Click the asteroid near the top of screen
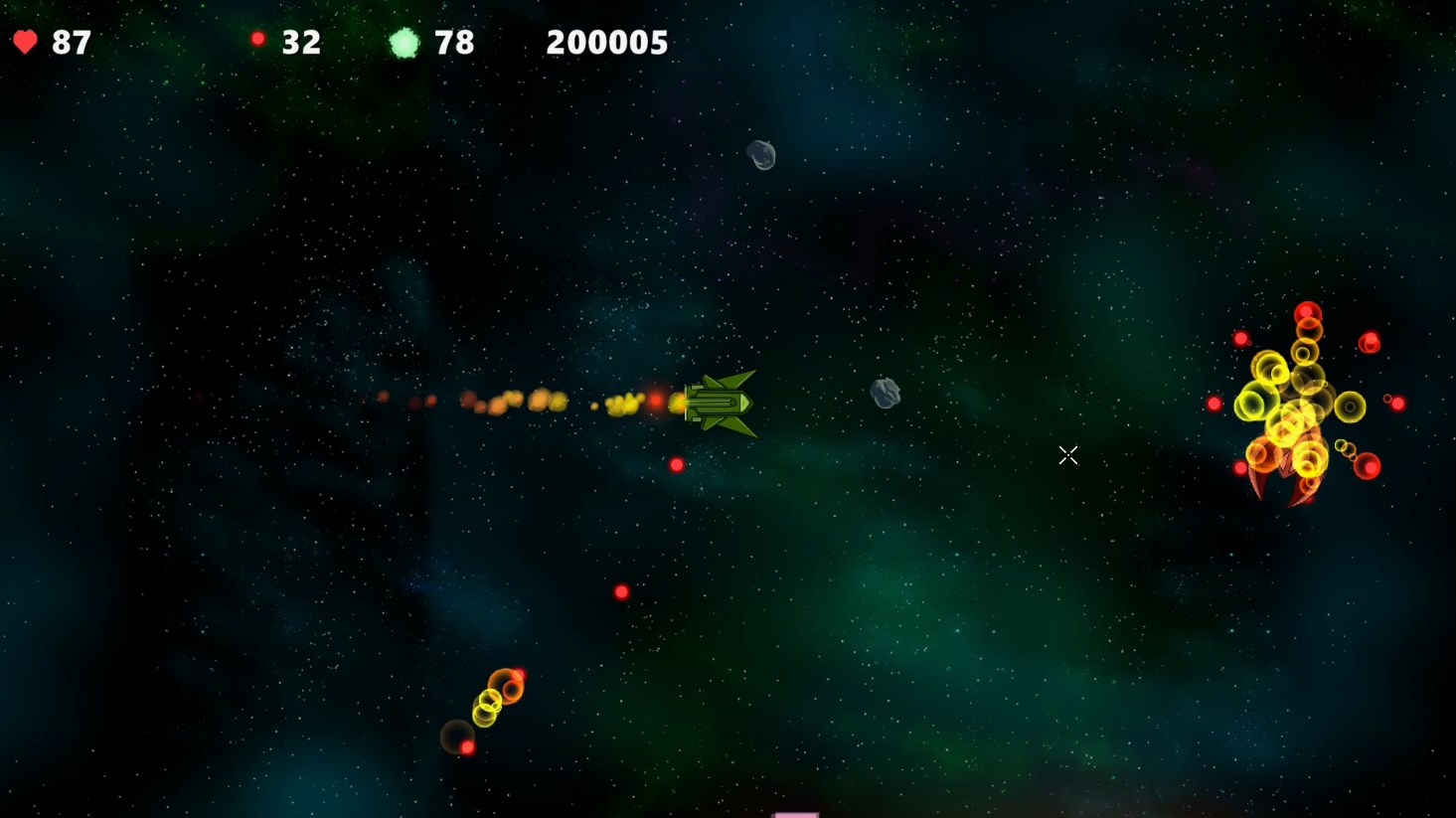This screenshot has width=1456, height=818. click(x=761, y=154)
